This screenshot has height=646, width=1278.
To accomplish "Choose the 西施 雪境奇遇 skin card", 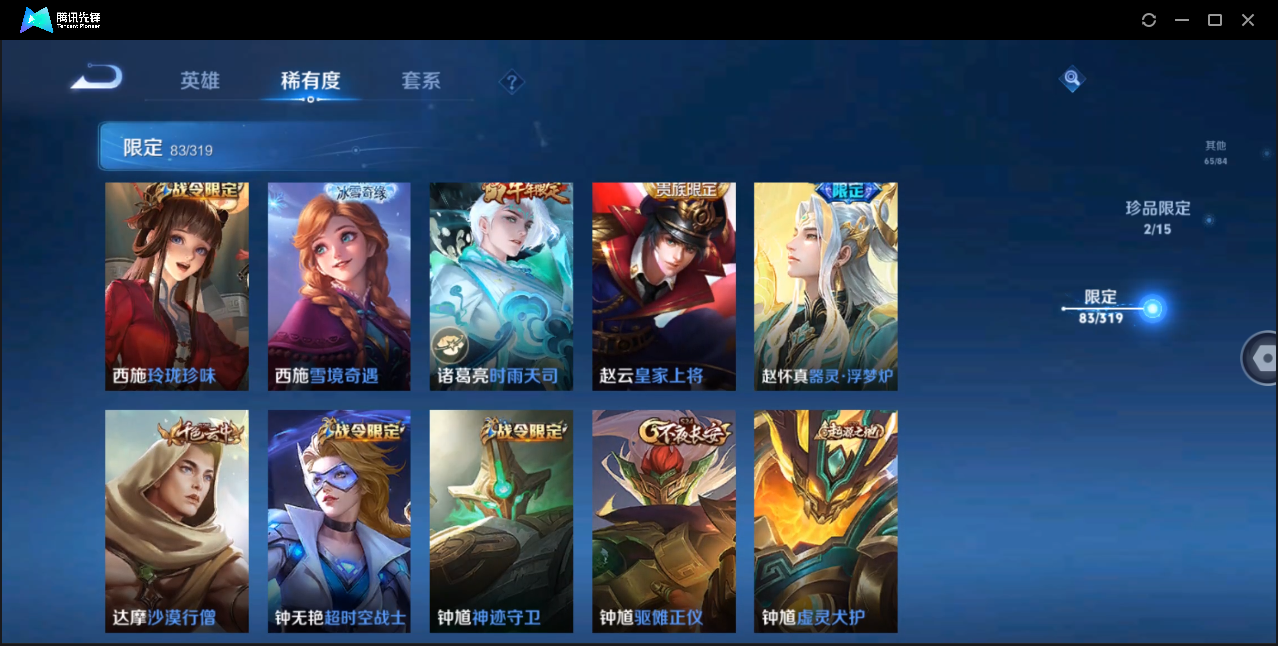I will tap(339, 286).
